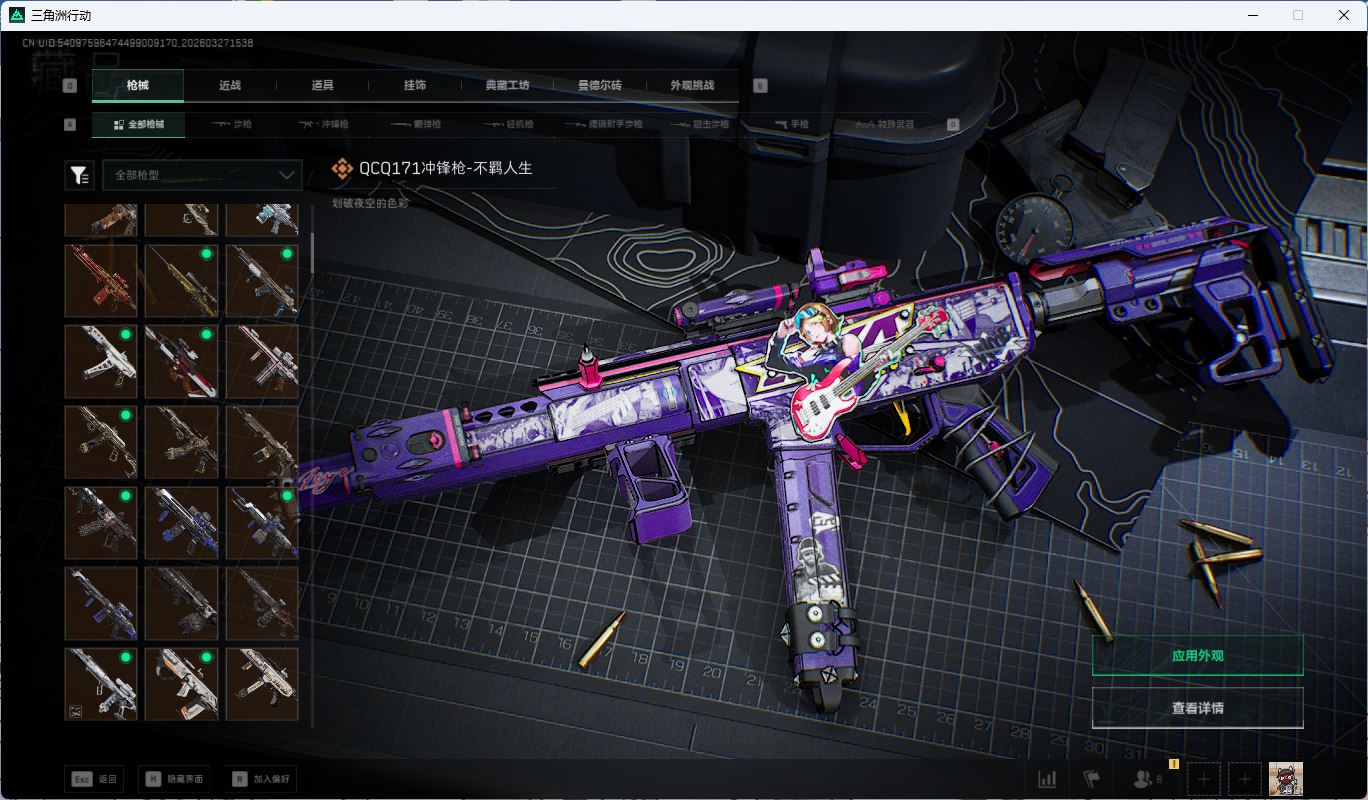The image size is (1368, 800).
Task: Apply the skin with 应用外观 button
Action: coord(1197,656)
